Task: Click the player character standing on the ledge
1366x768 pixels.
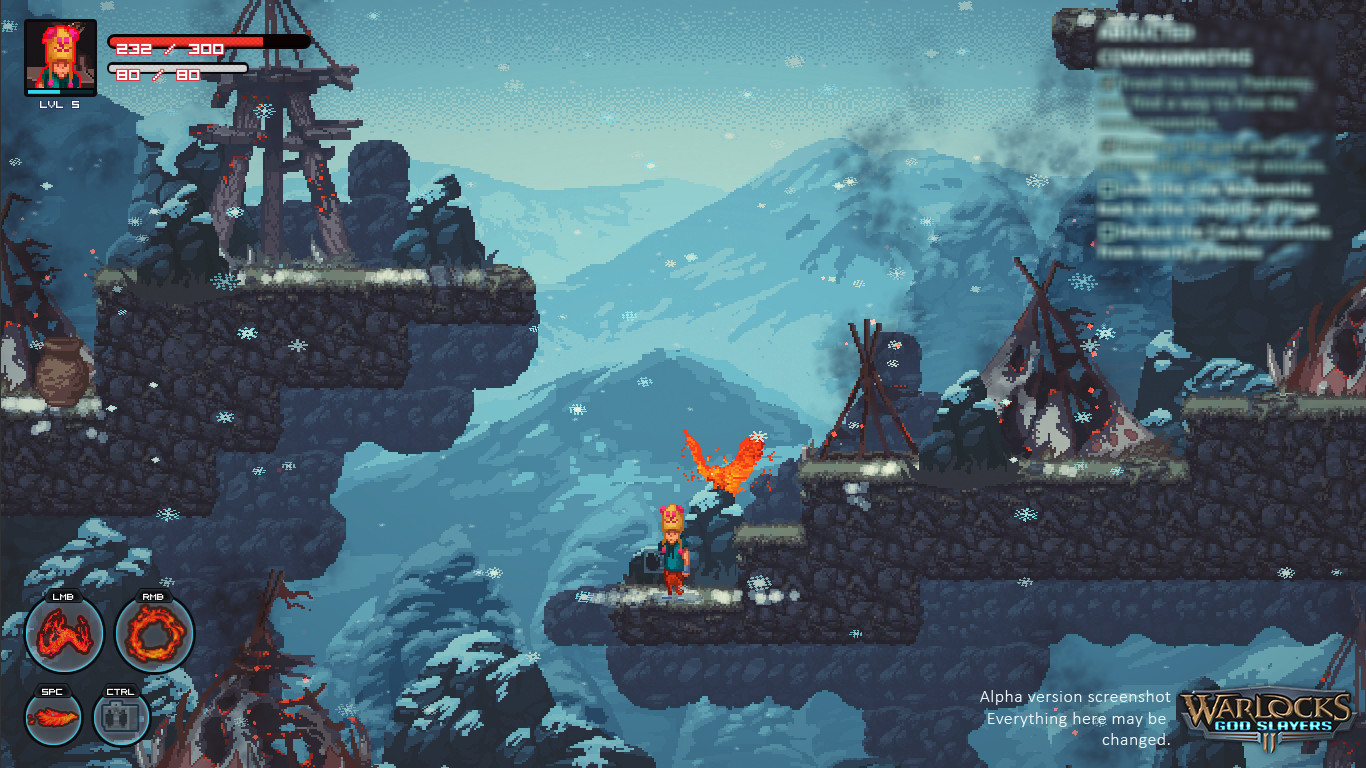Action: (673, 550)
